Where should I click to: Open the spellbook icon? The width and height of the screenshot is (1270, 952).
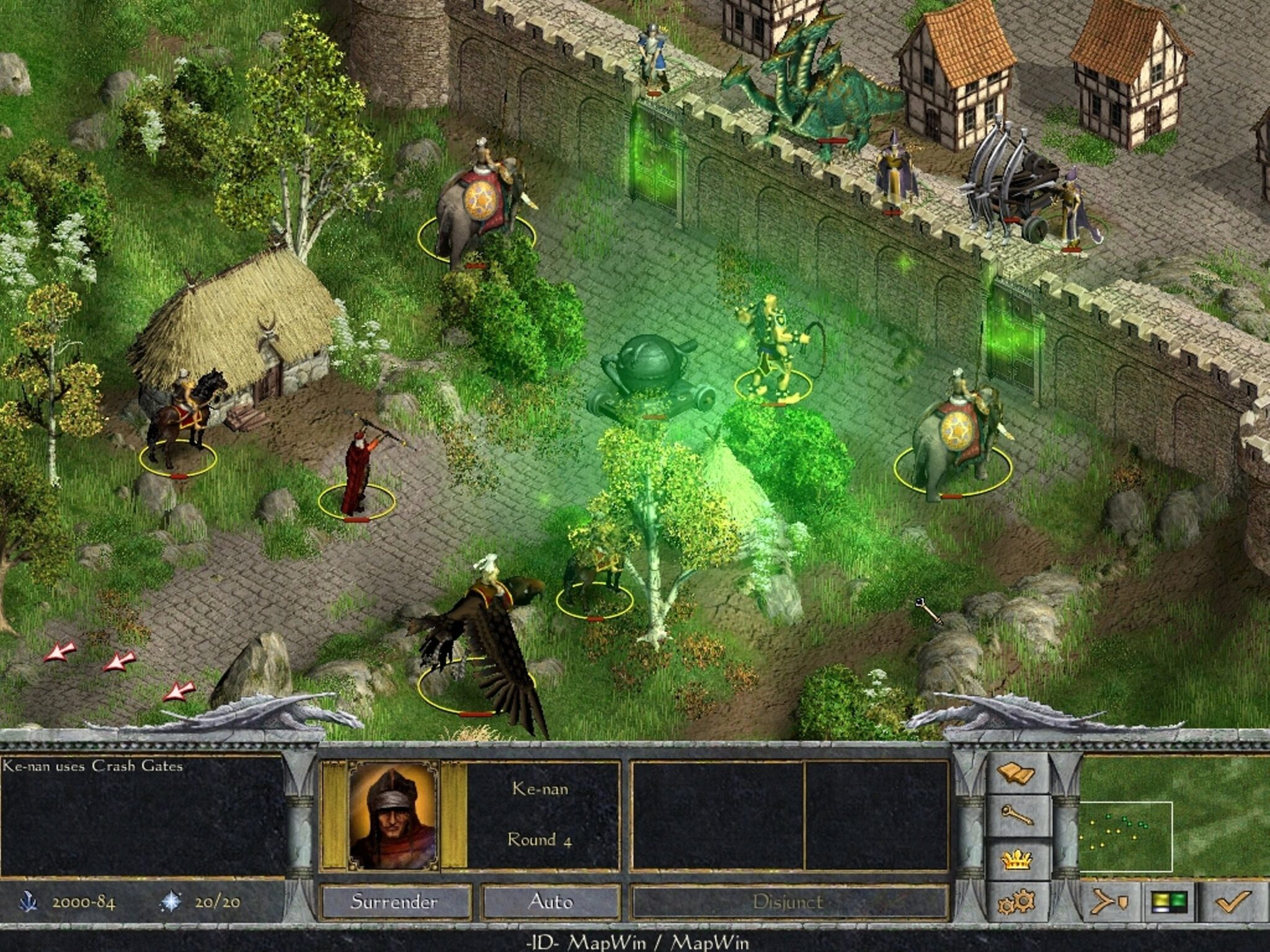click(1016, 773)
